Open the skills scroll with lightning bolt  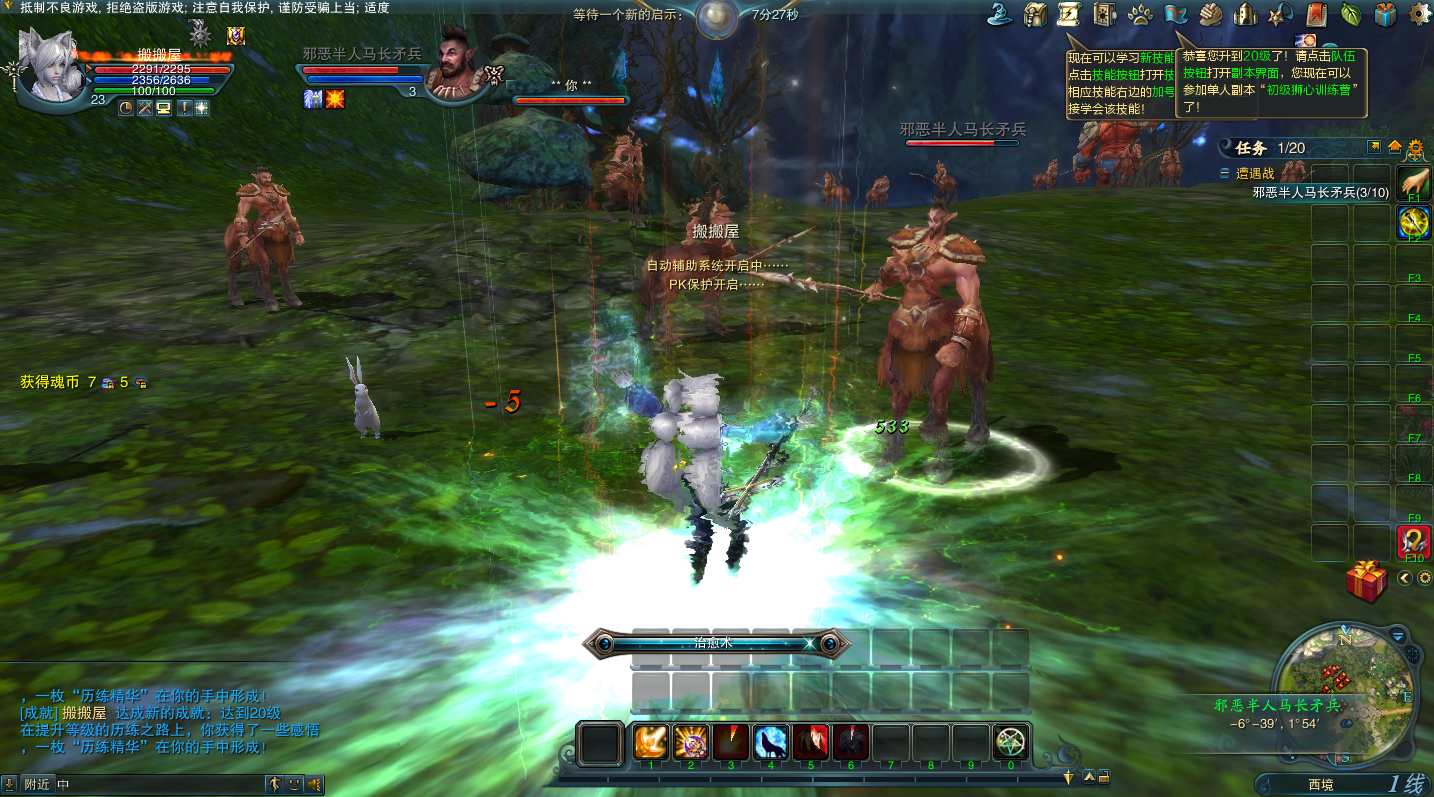(1069, 14)
